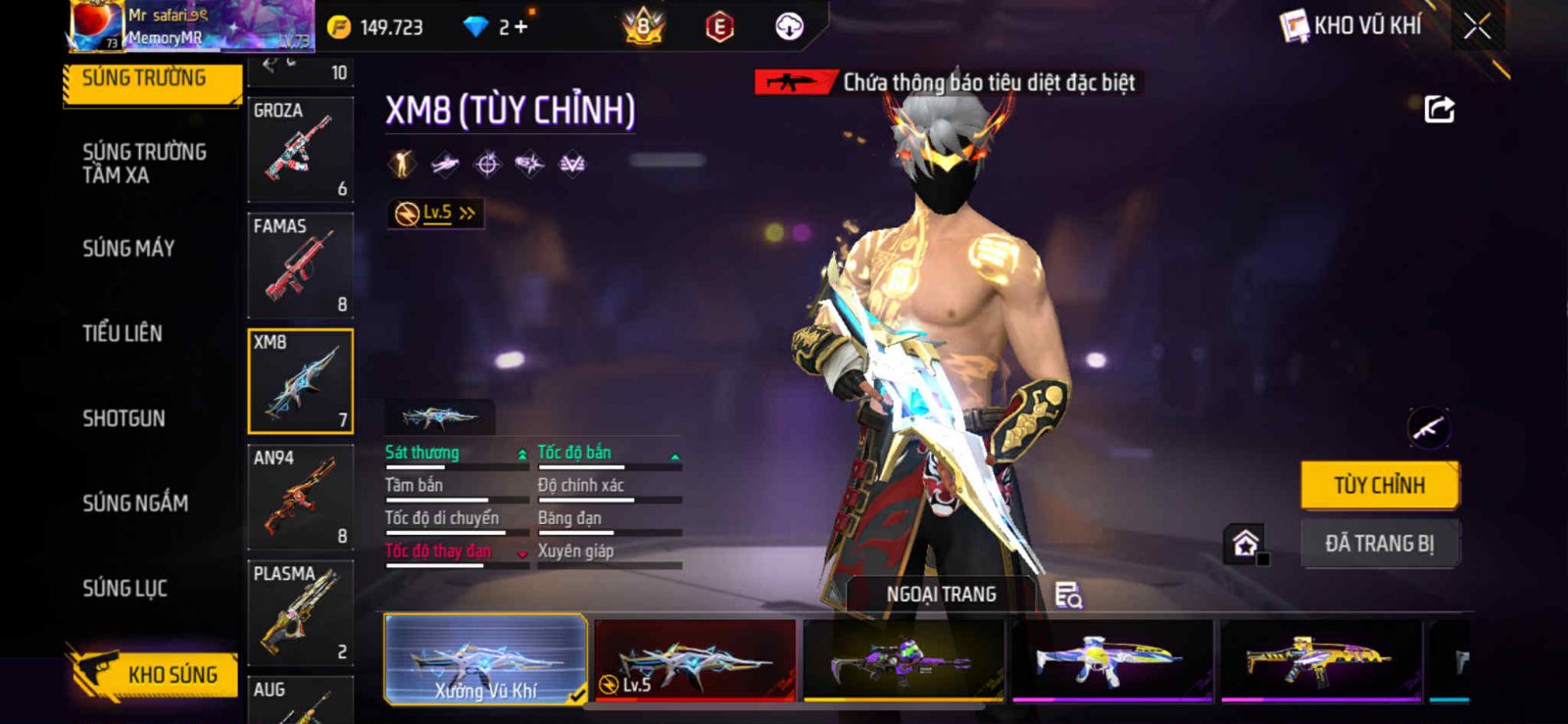Open the Kho Súng button
The width and height of the screenshot is (1568, 724).
(154, 674)
